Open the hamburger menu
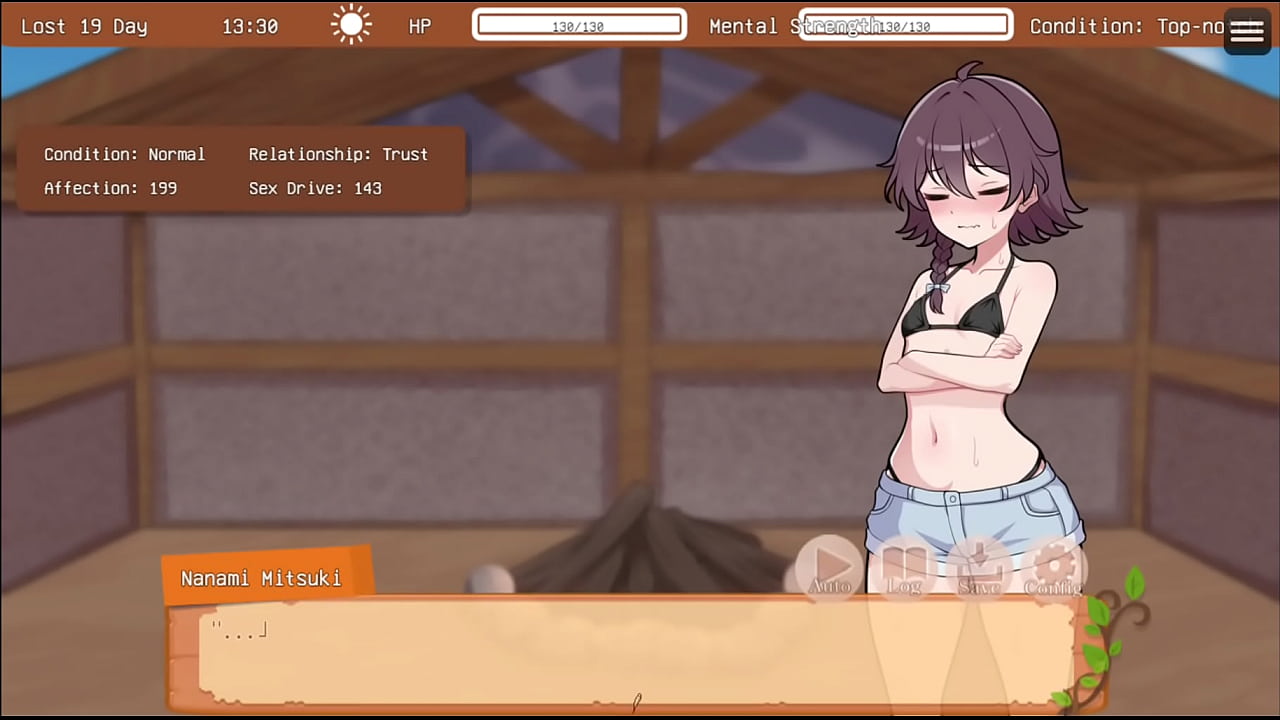1280x720 pixels. point(1246,32)
